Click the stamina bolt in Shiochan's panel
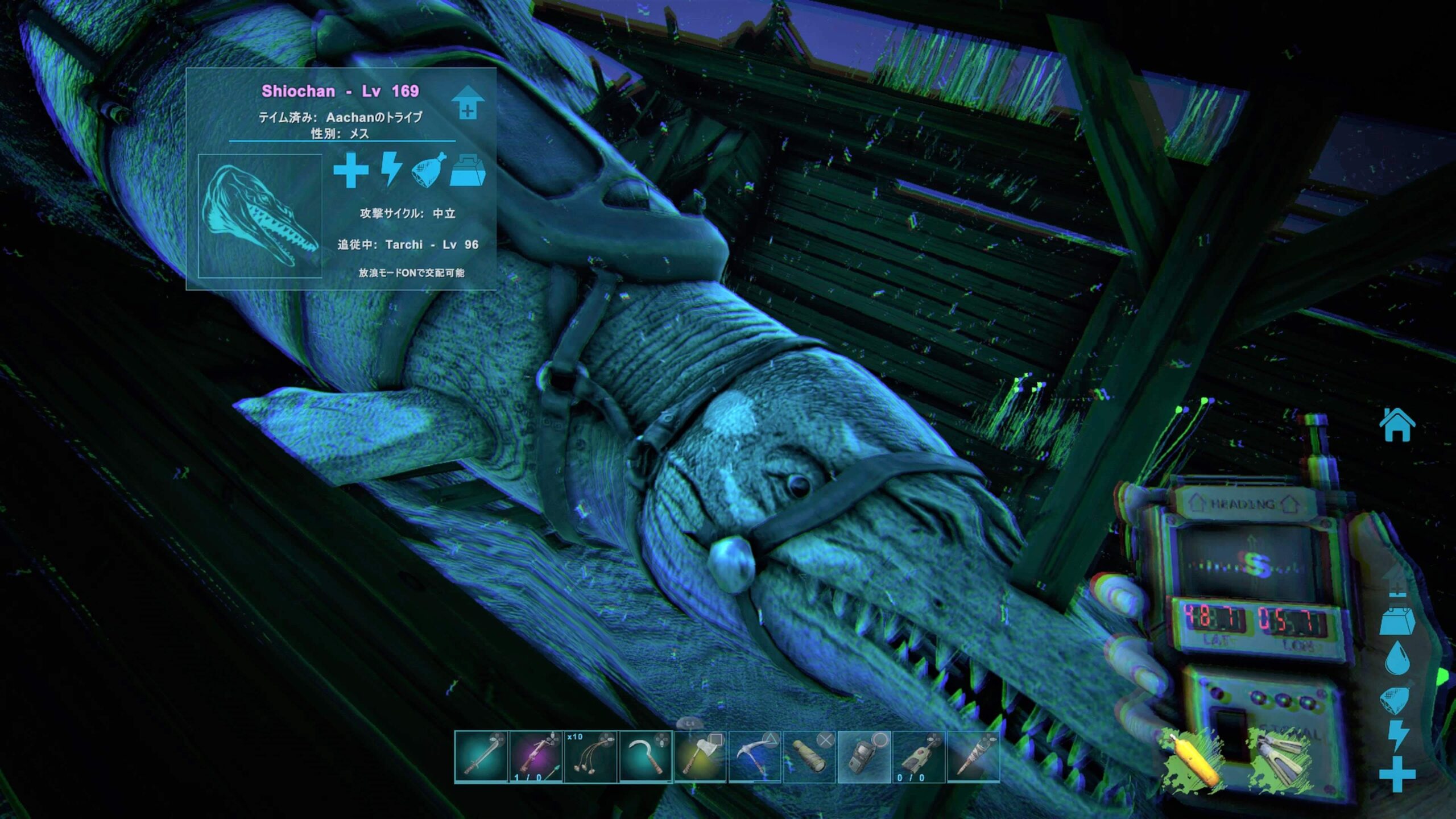This screenshot has width=1456, height=819. (x=391, y=169)
